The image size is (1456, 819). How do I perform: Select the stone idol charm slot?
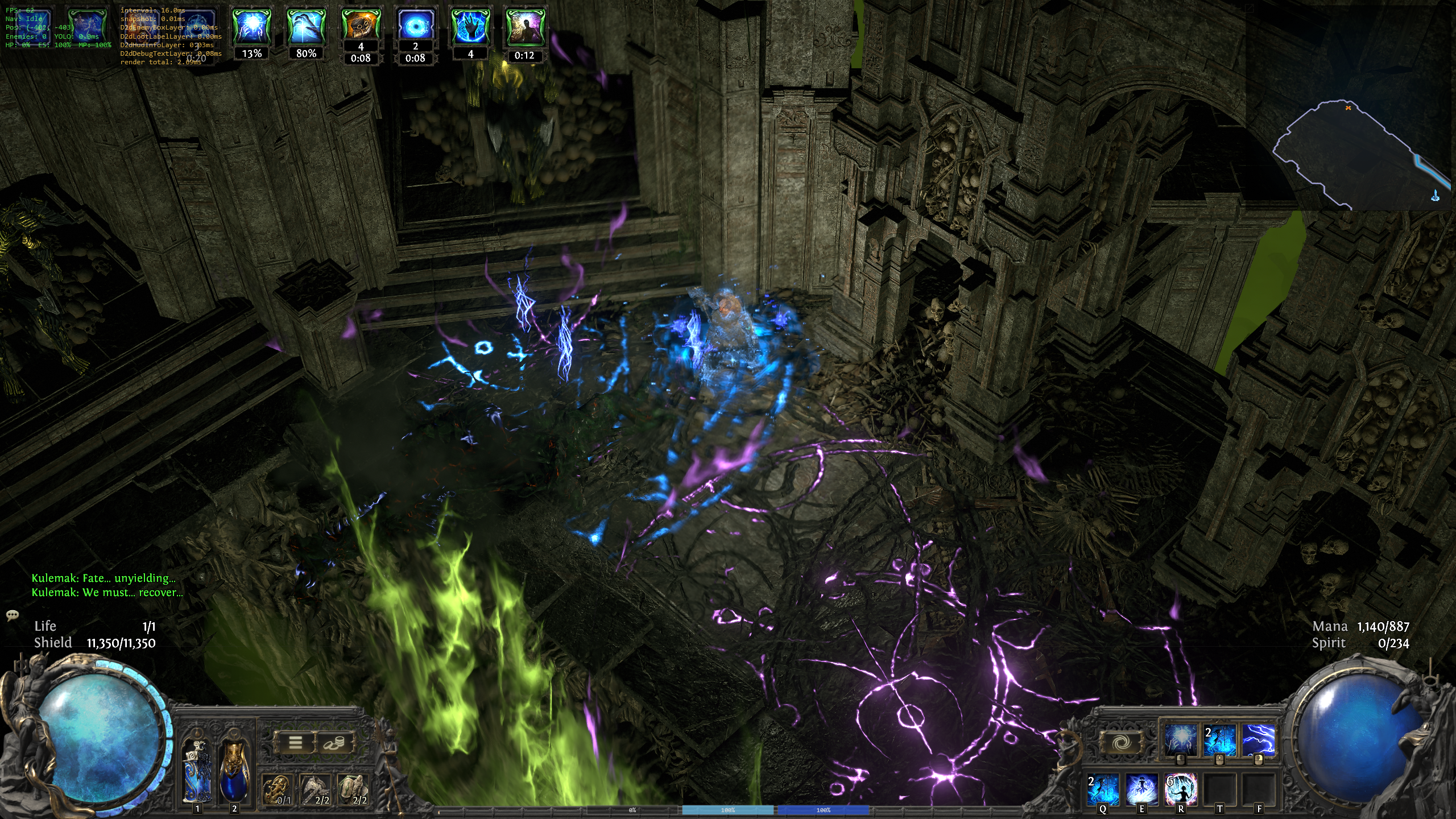pos(353,789)
